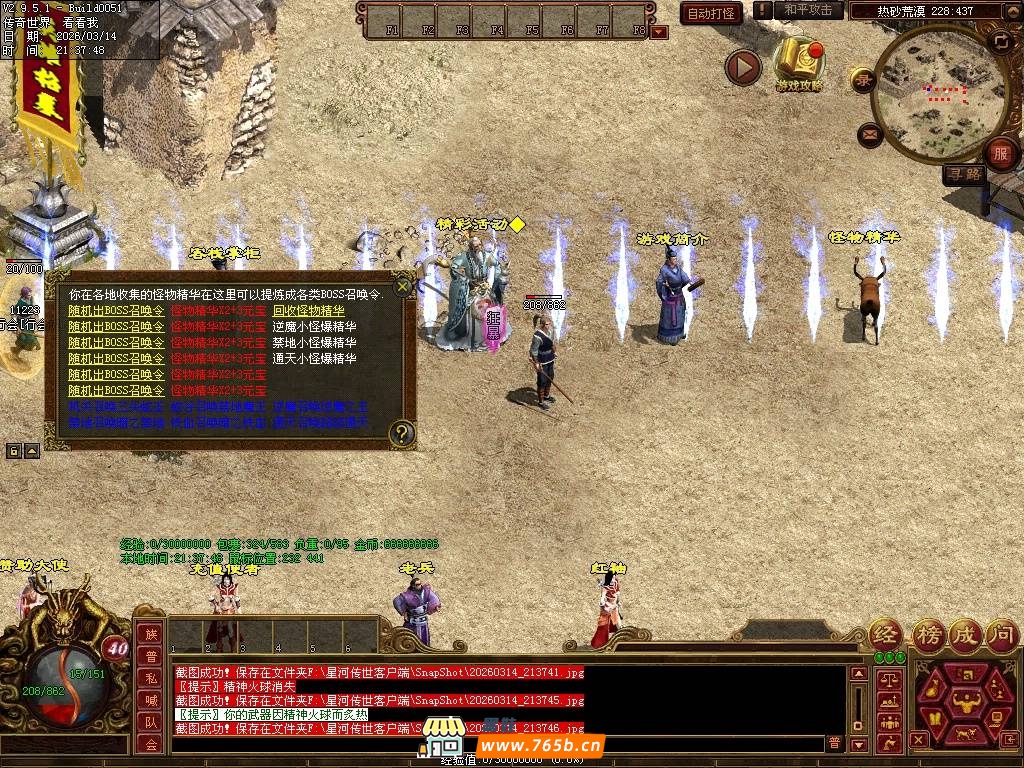Open the dialog's question mark help
Image resolution: width=1024 pixels, height=768 pixels.
401,432
